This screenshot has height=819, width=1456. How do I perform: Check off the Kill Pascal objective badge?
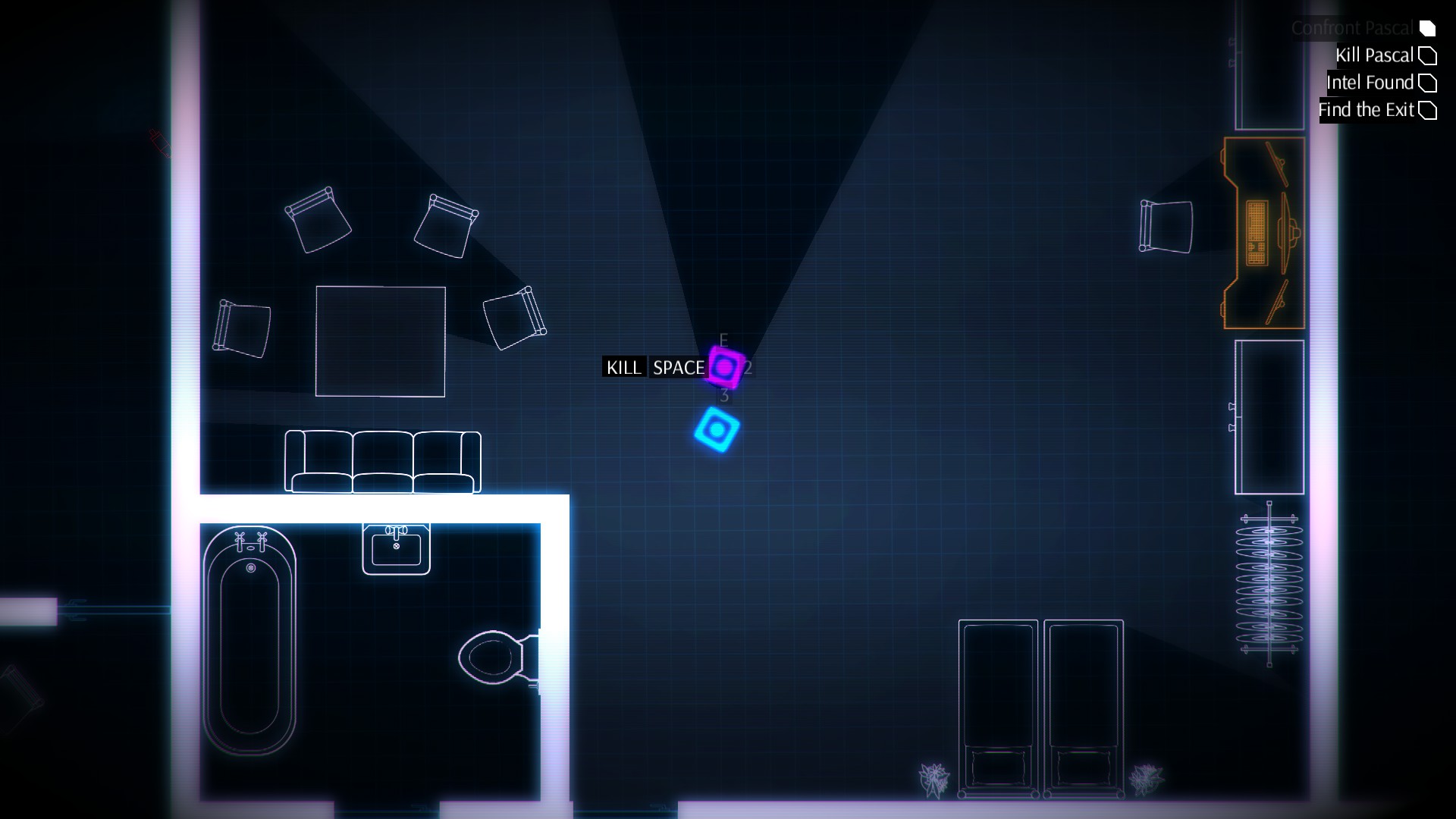tap(1428, 55)
